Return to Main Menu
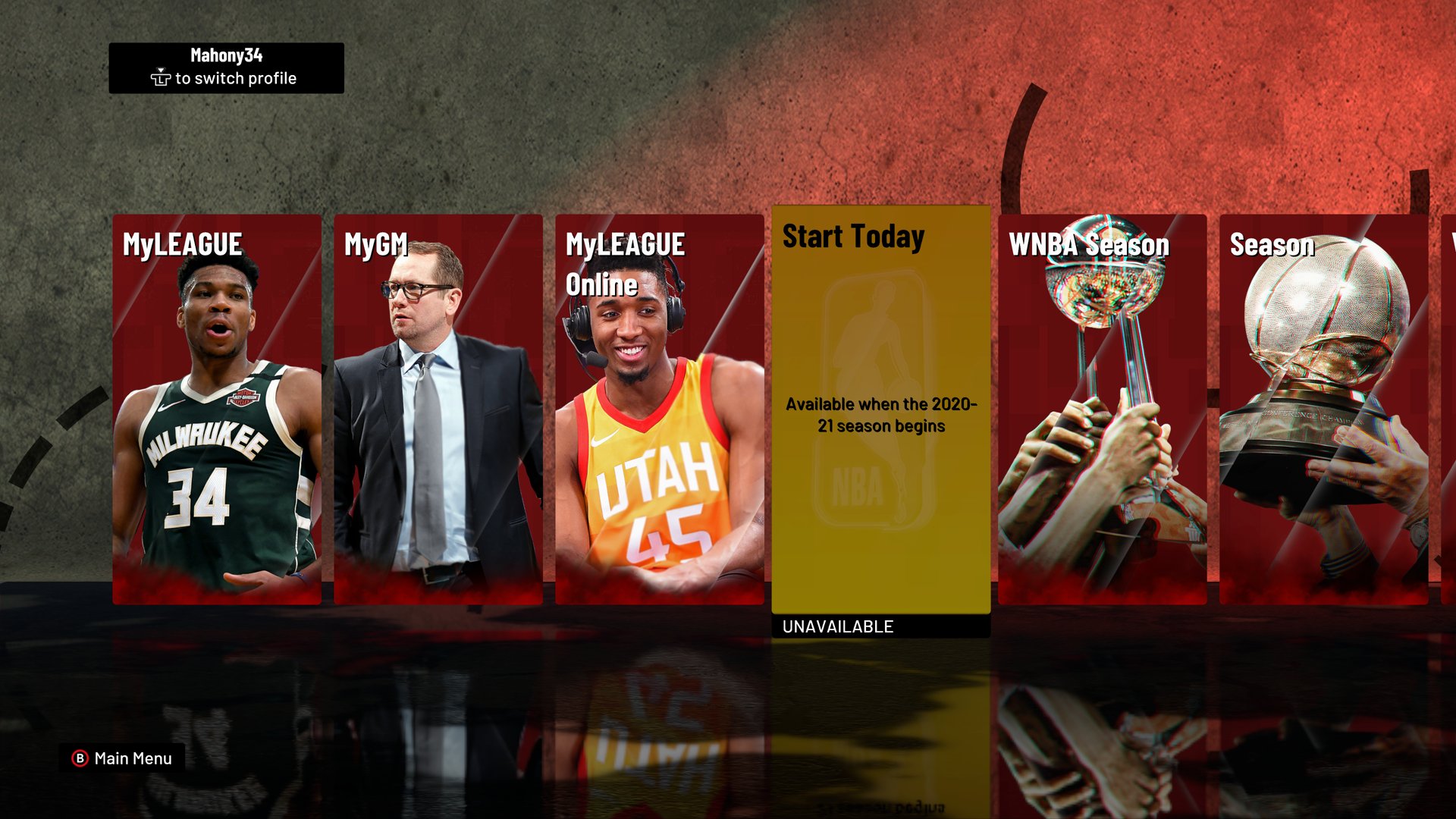Viewport: 1456px width, 819px height. tap(123, 758)
